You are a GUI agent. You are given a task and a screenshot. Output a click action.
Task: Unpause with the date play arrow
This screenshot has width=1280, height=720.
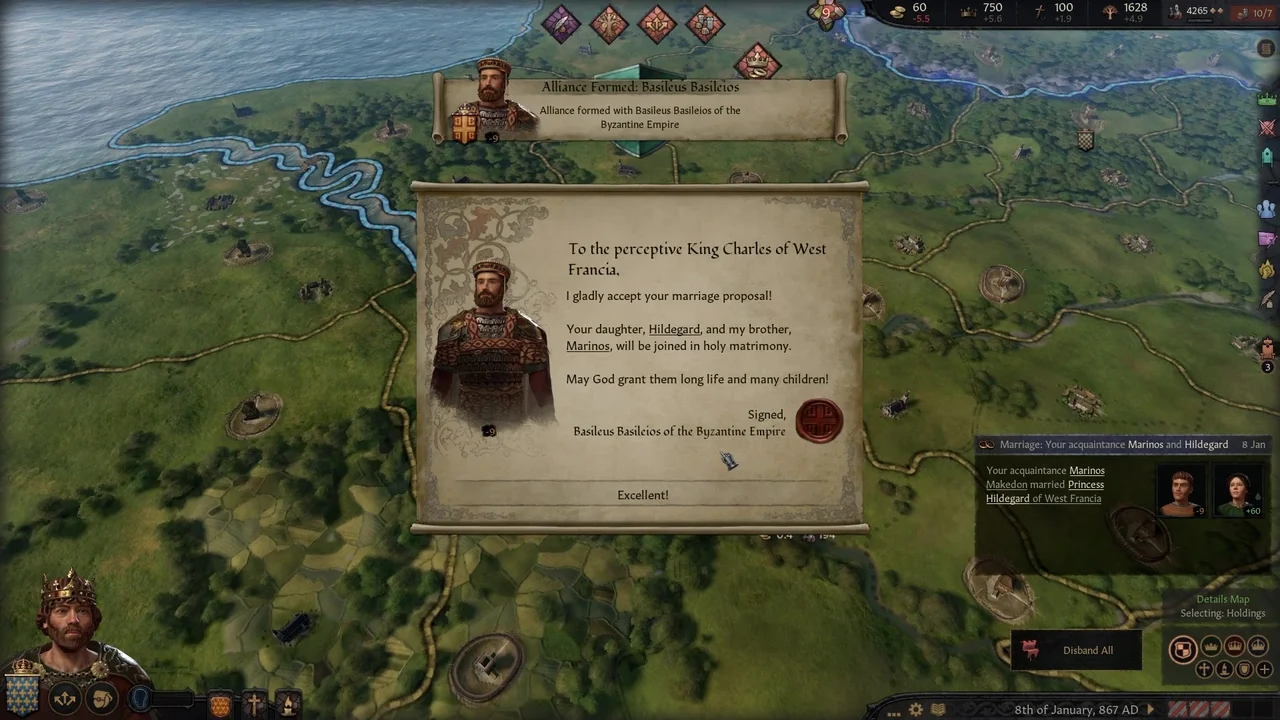1151,710
